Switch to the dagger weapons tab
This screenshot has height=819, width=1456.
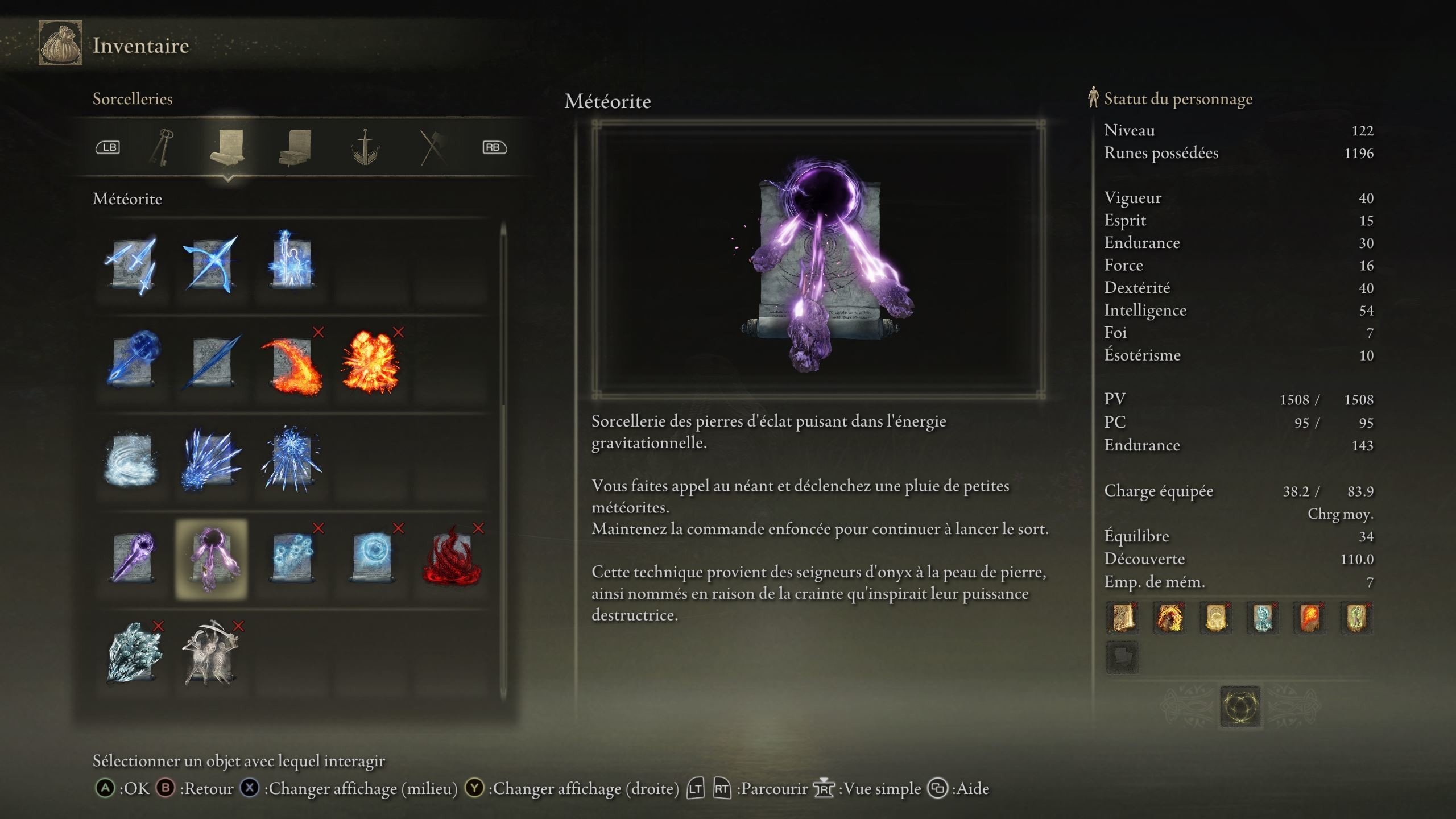(x=365, y=148)
